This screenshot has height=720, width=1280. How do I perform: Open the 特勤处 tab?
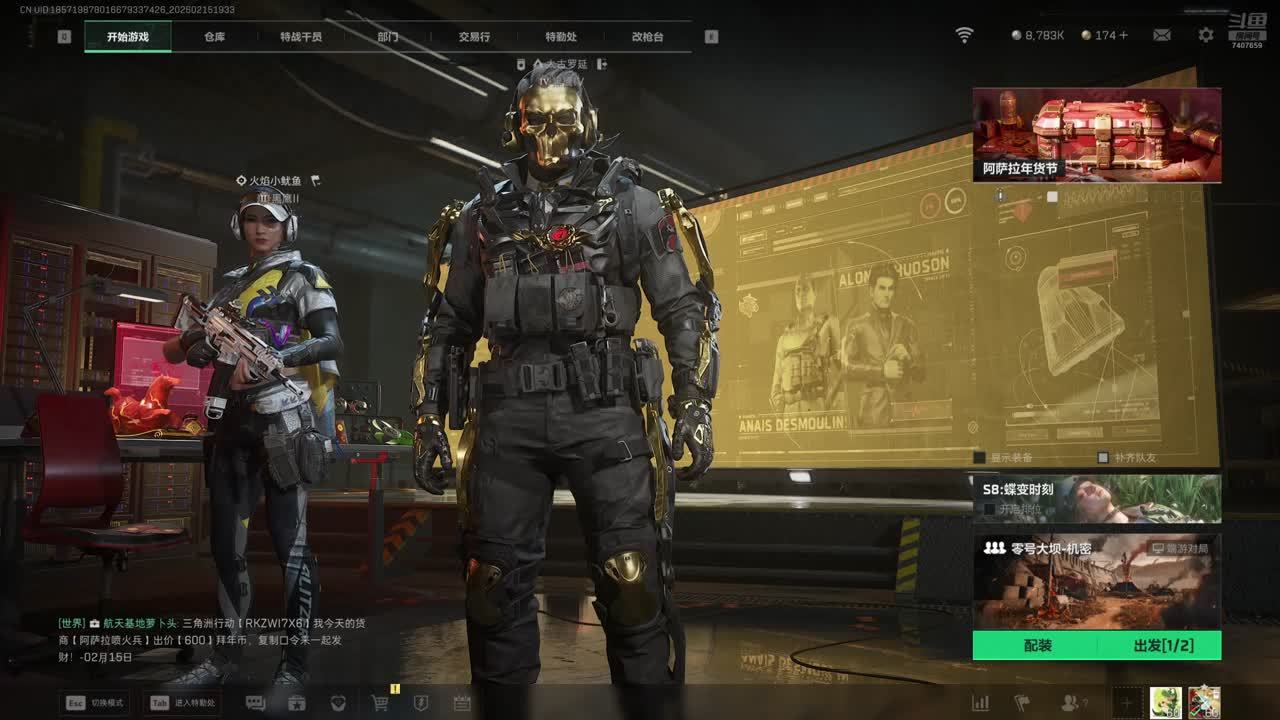[x=561, y=37]
